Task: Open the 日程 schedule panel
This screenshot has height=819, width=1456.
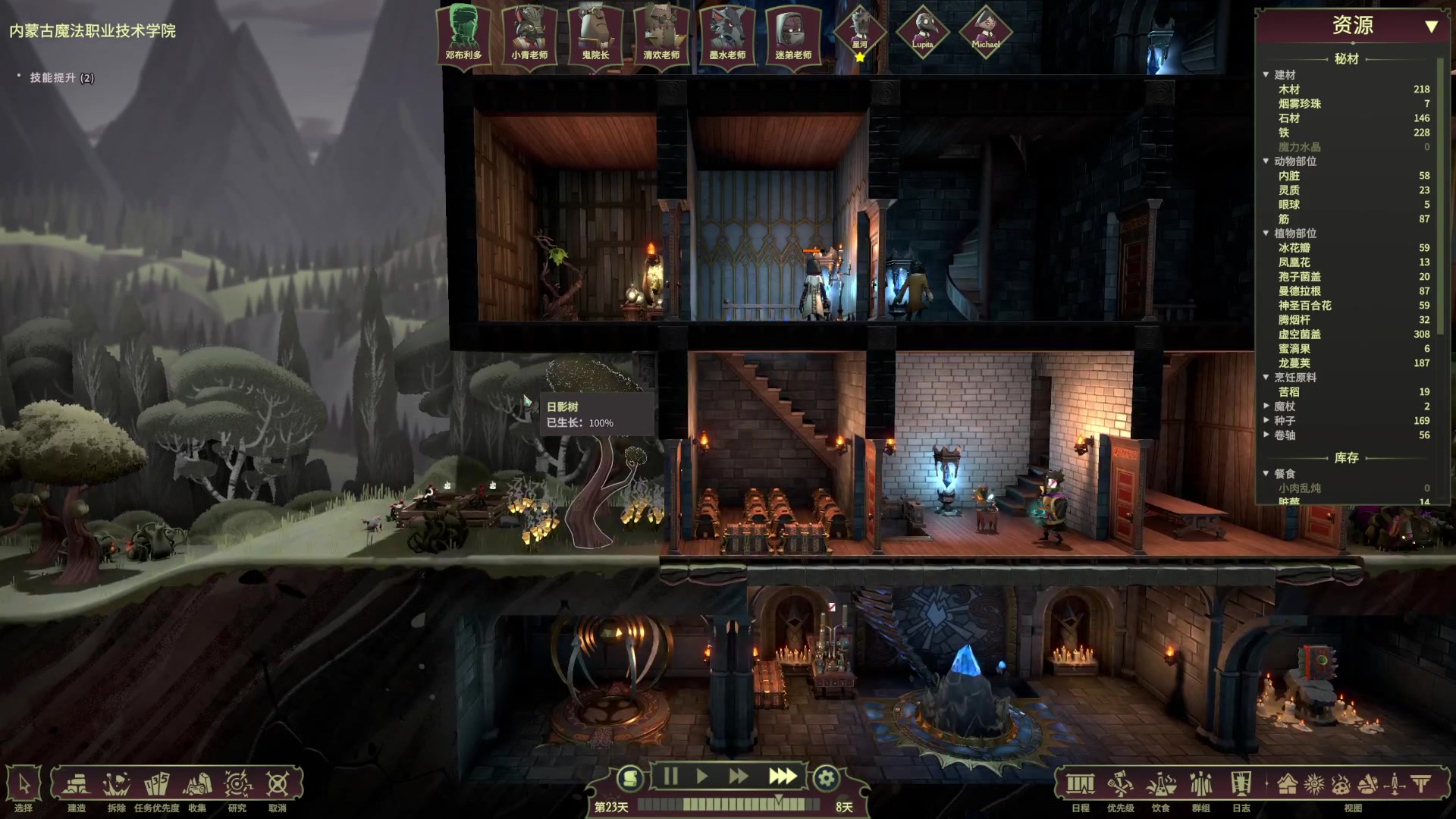Action: tap(1081, 785)
